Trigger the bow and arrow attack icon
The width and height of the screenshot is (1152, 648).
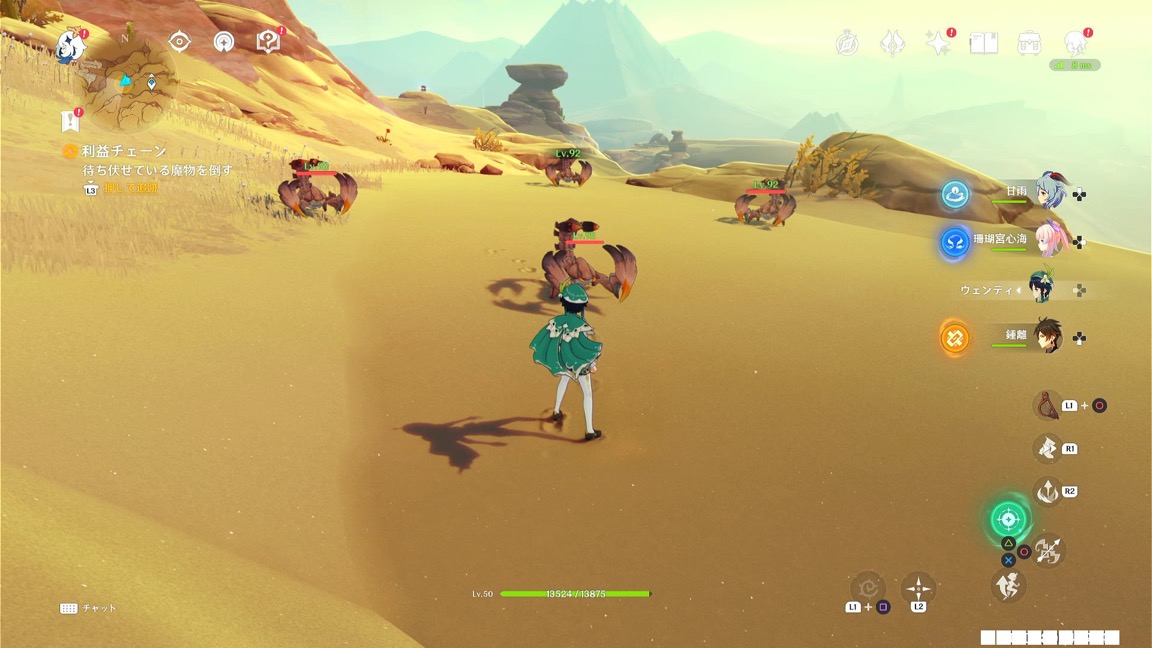click(x=1048, y=549)
